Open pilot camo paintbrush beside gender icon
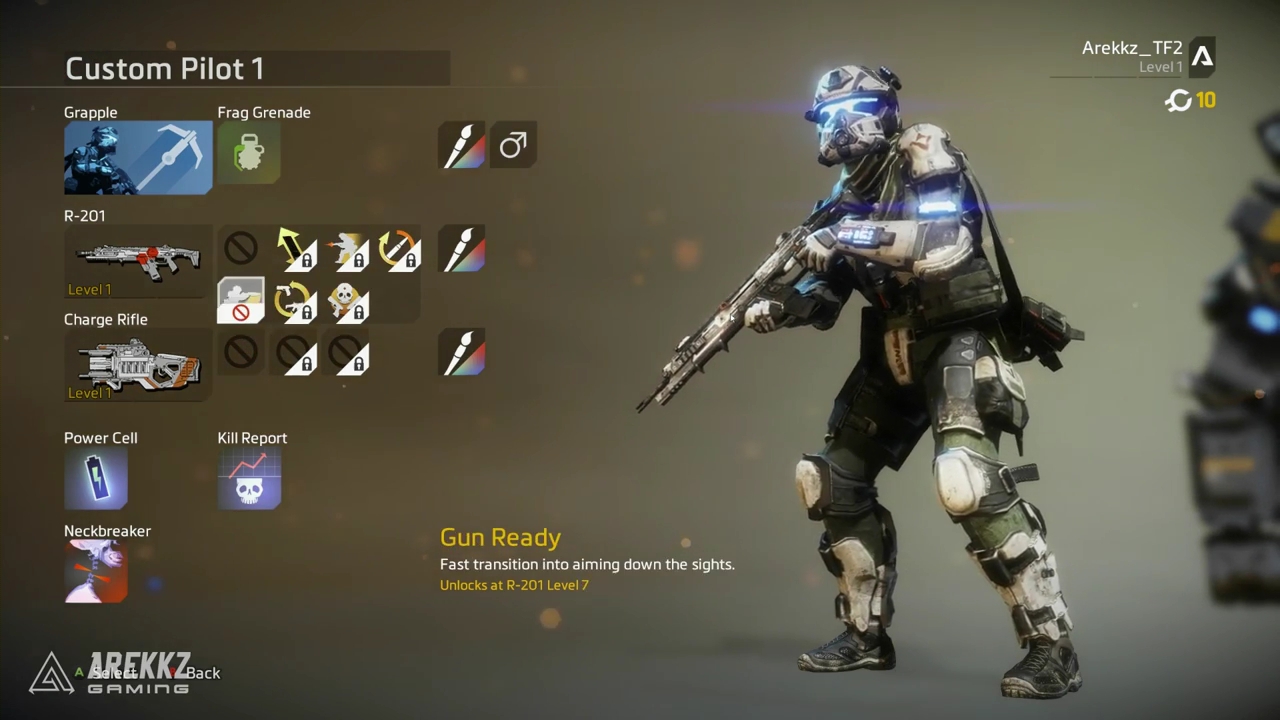Image resolution: width=1280 pixels, height=720 pixels. point(462,146)
